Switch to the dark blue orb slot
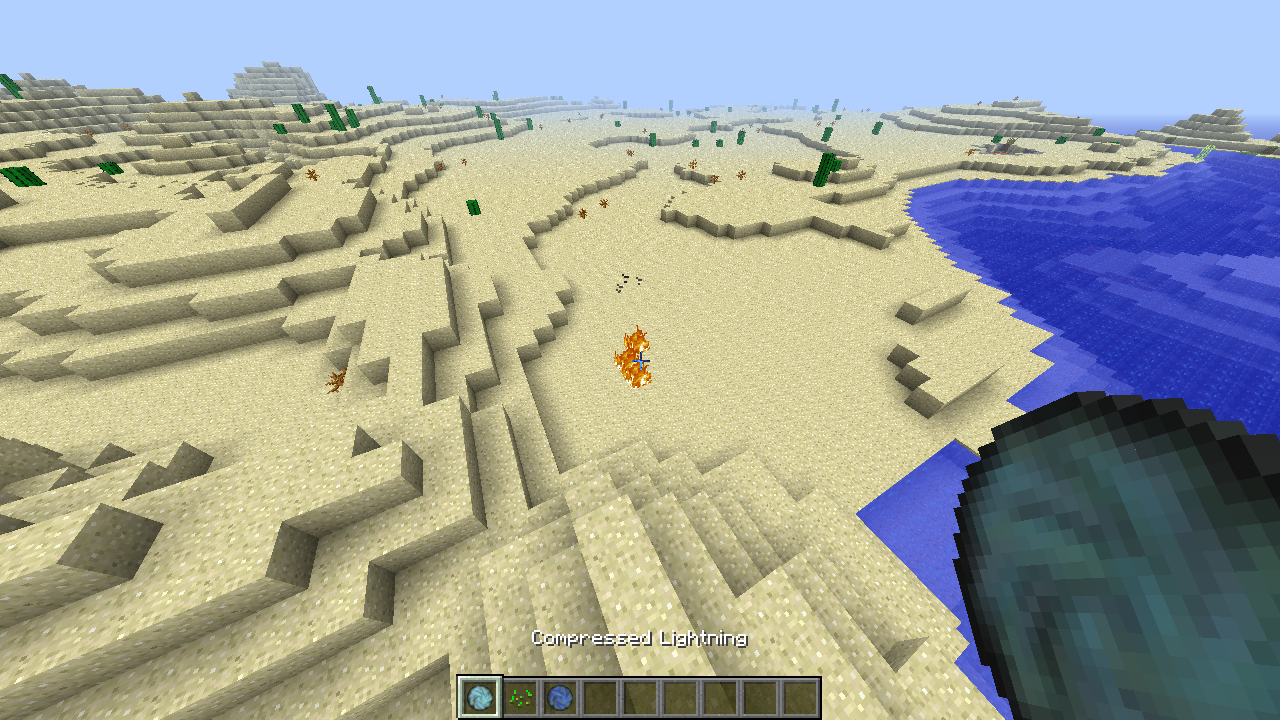The image size is (1280, 720). [560, 697]
